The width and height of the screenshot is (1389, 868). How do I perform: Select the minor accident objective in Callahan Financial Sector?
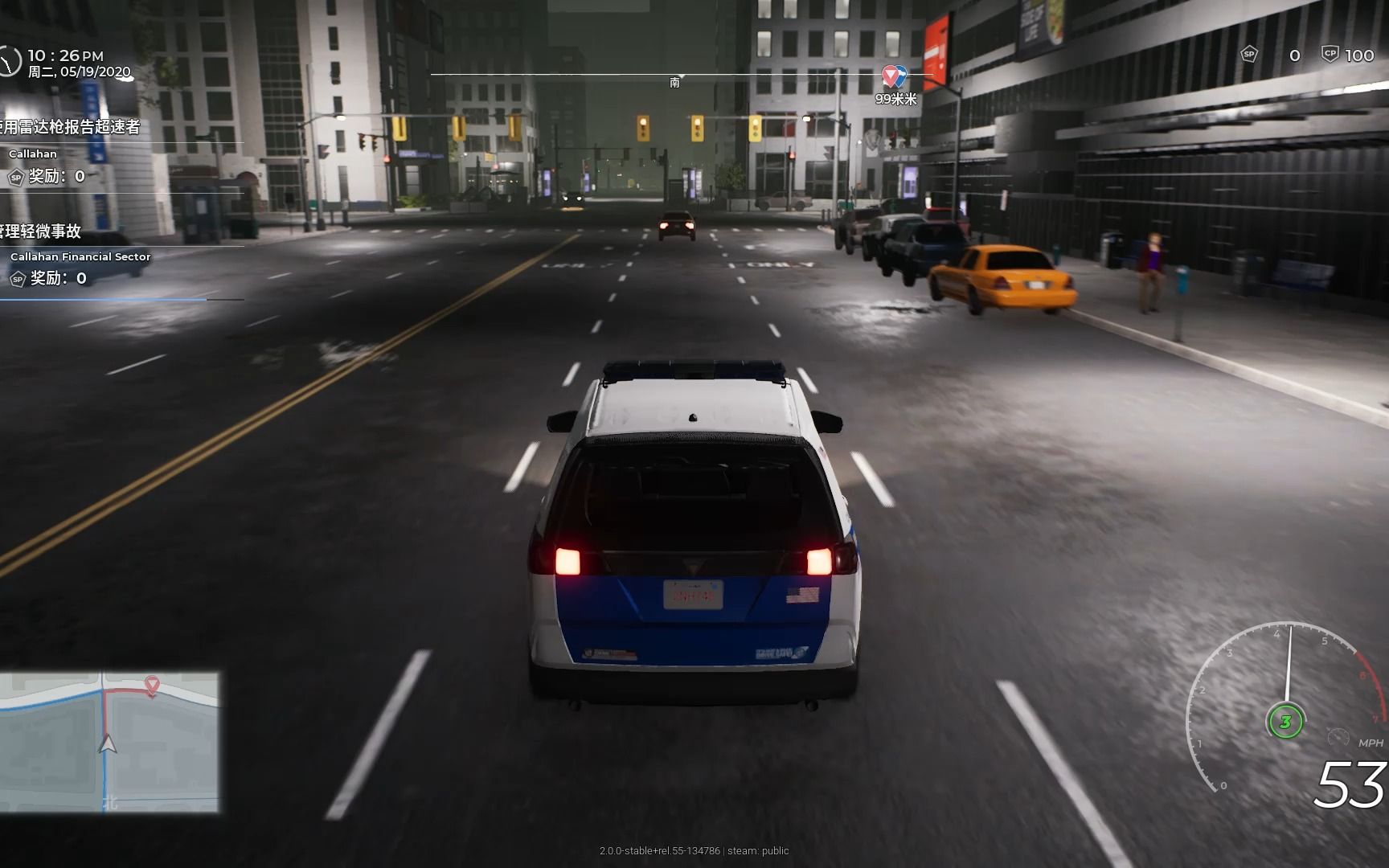[x=42, y=232]
